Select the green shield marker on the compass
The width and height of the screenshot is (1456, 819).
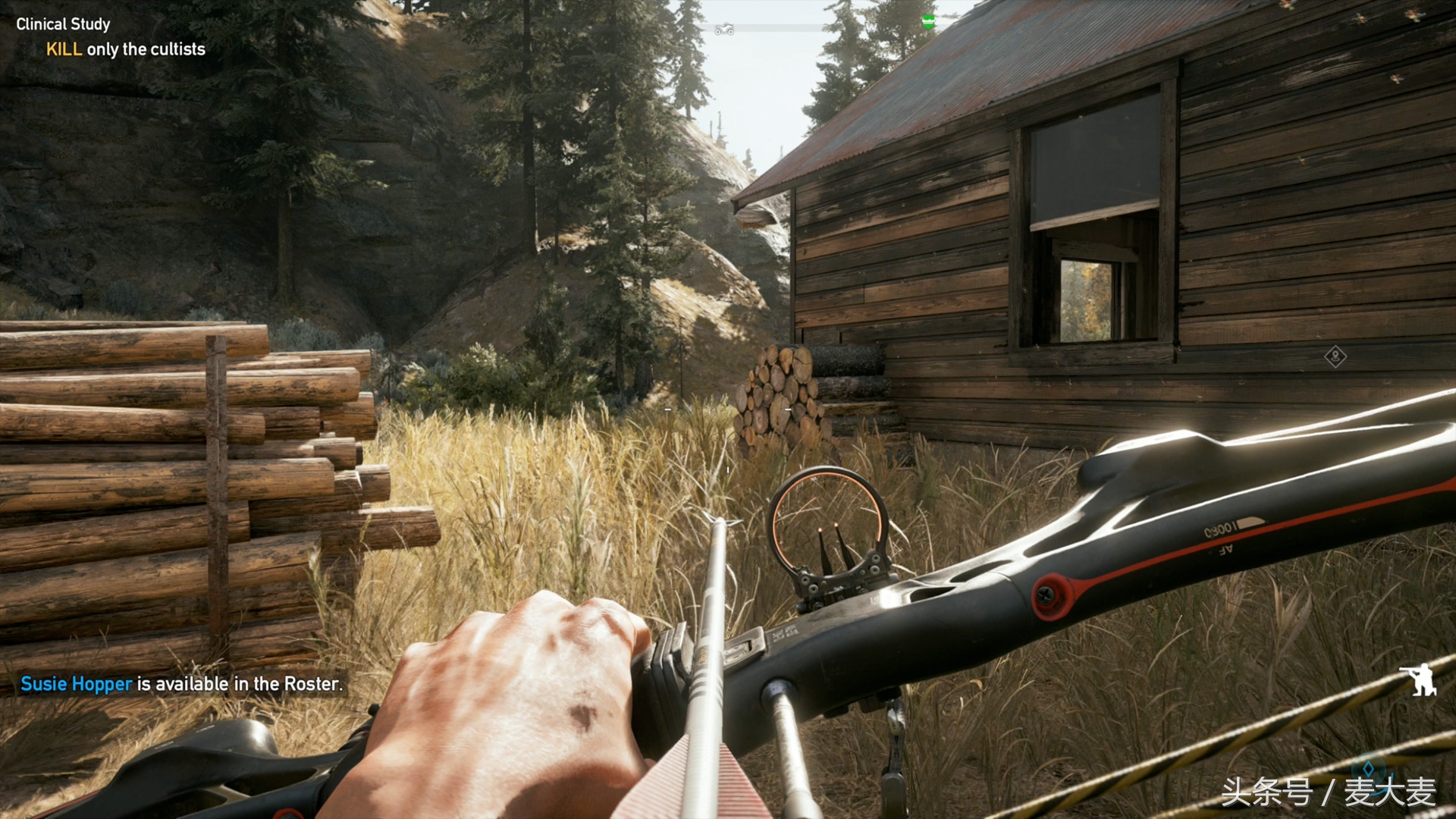[x=927, y=22]
